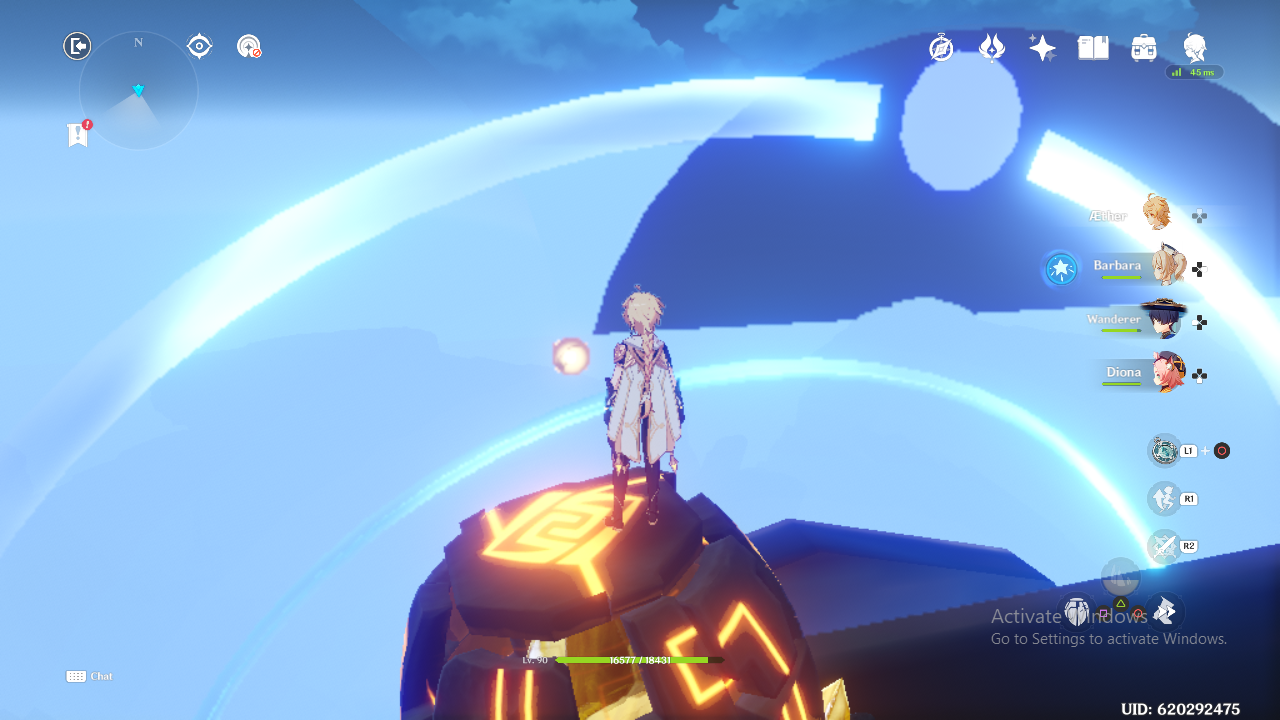Open the Adventurer Handbook book icon
Viewport: 1280px width, 720px height.
tap(1093, 46)
